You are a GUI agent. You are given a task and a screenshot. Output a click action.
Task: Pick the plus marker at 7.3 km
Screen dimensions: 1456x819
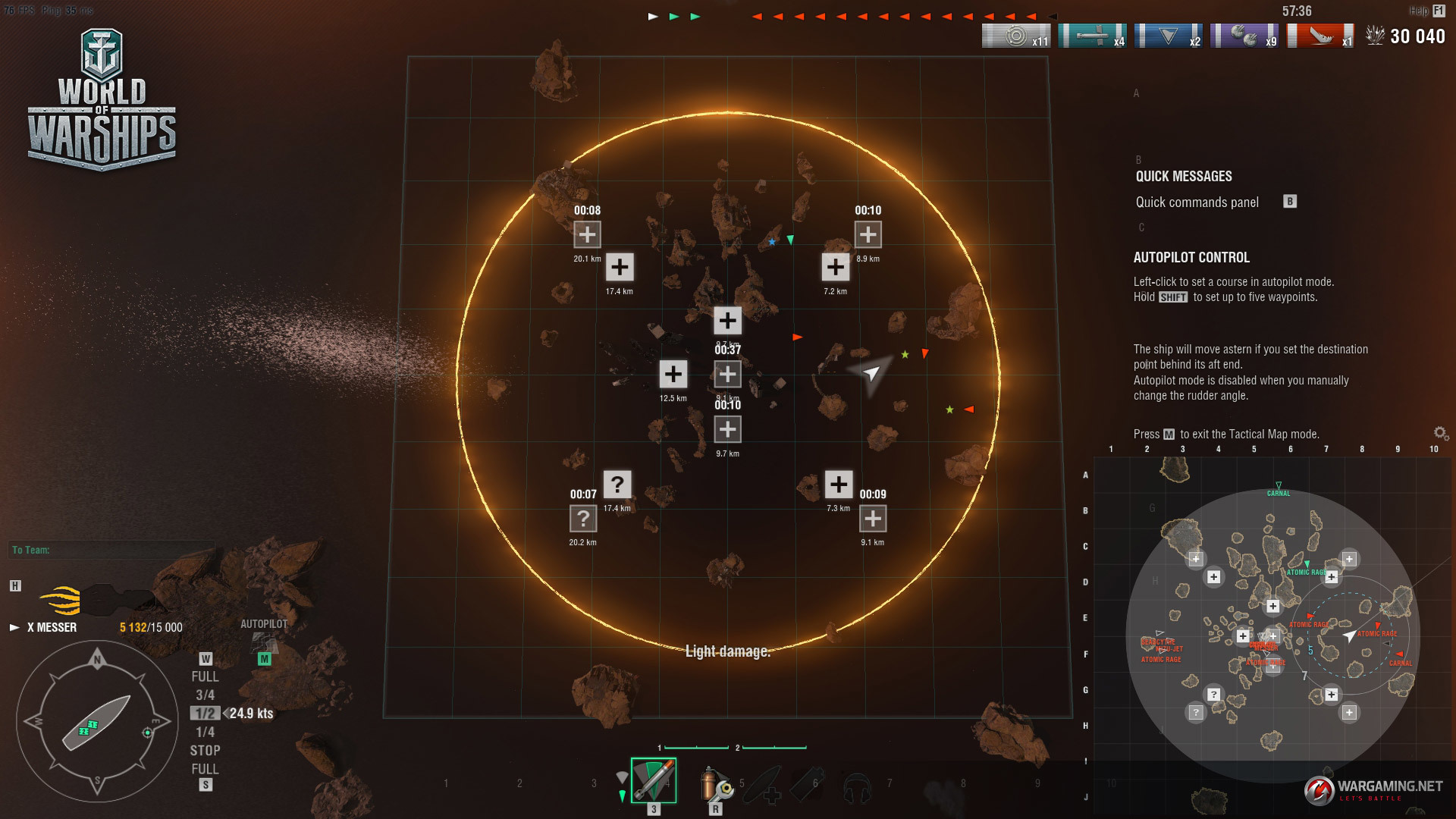[x=838, y=484]
